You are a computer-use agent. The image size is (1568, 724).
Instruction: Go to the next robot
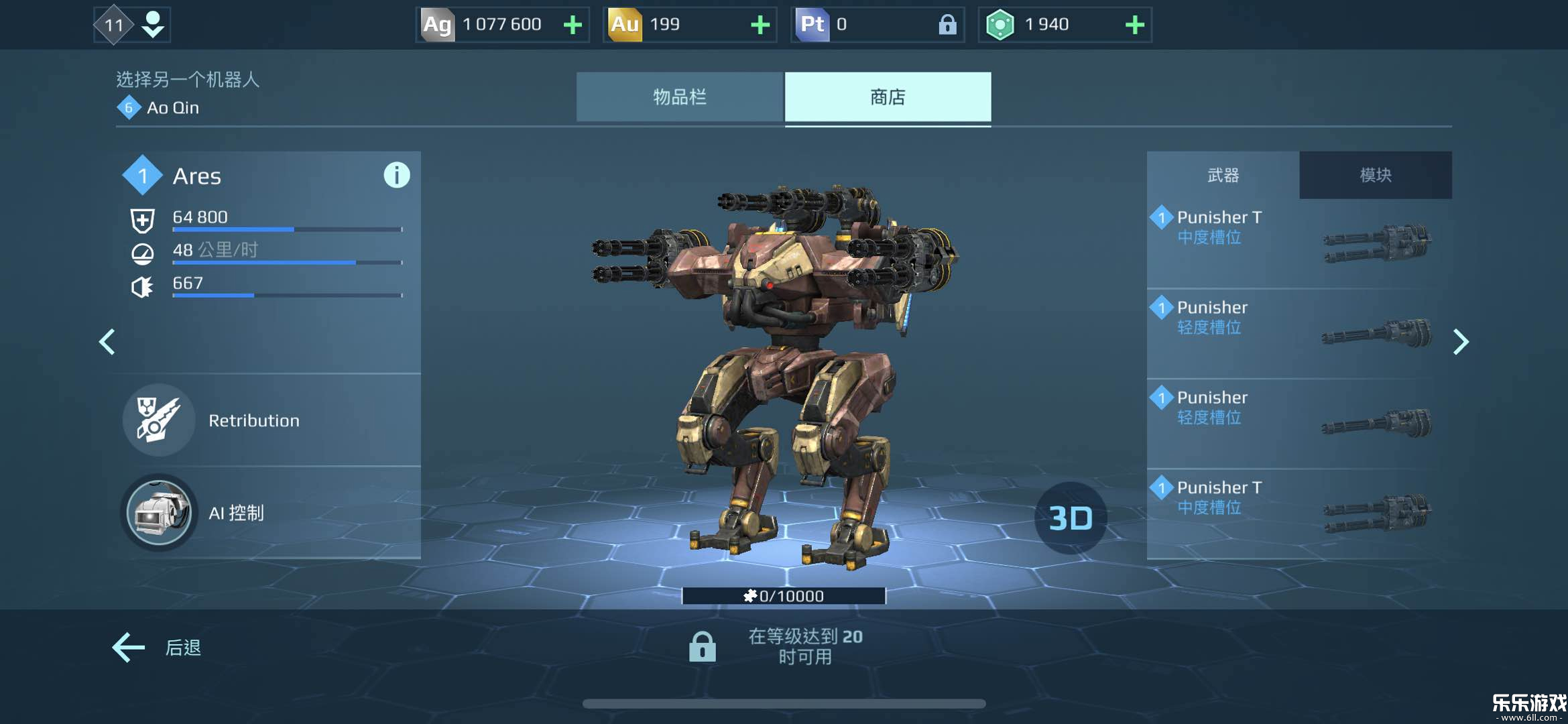(1461, 342)
